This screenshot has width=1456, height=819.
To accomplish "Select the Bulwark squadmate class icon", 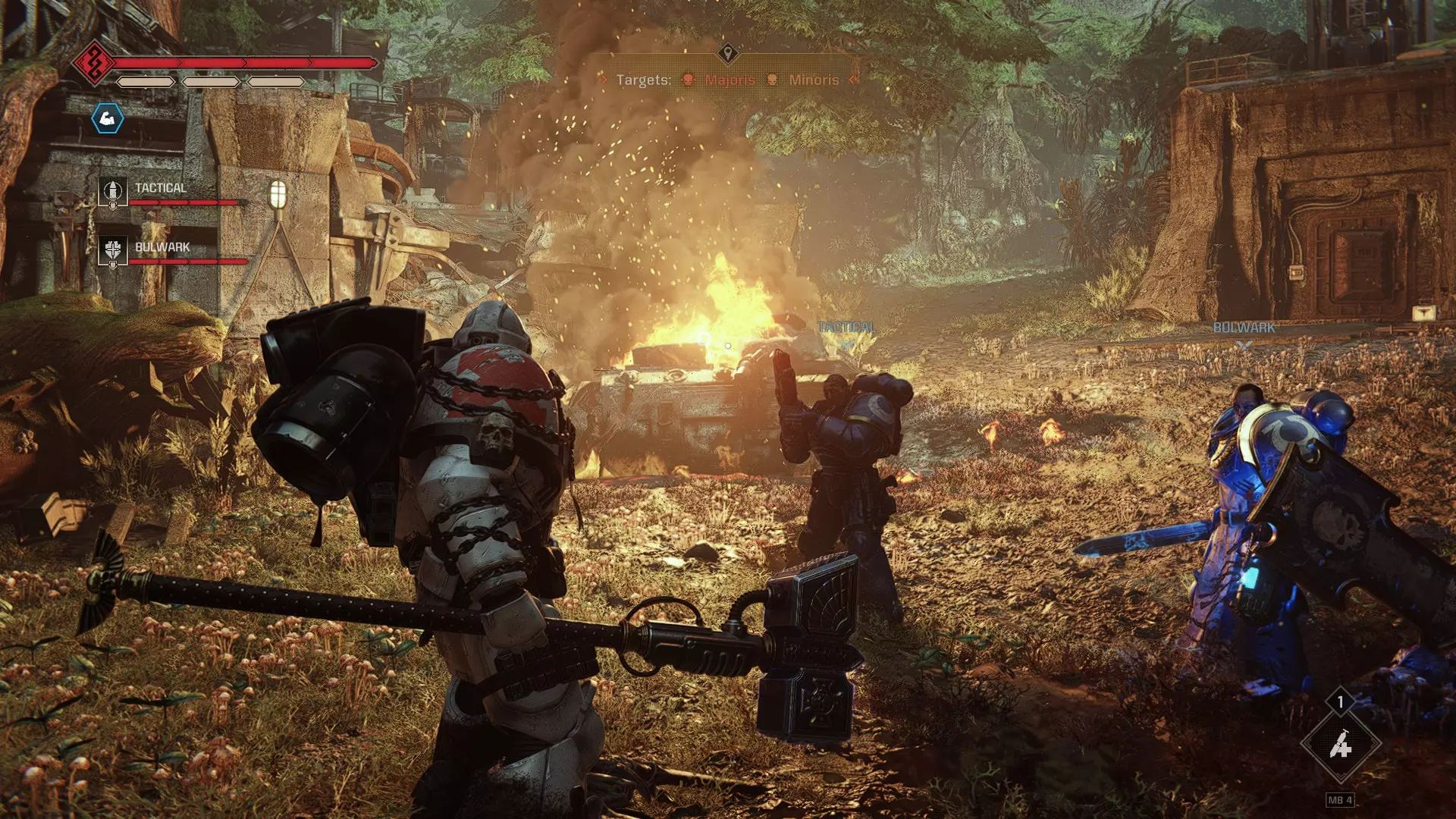I will (113, 250).
